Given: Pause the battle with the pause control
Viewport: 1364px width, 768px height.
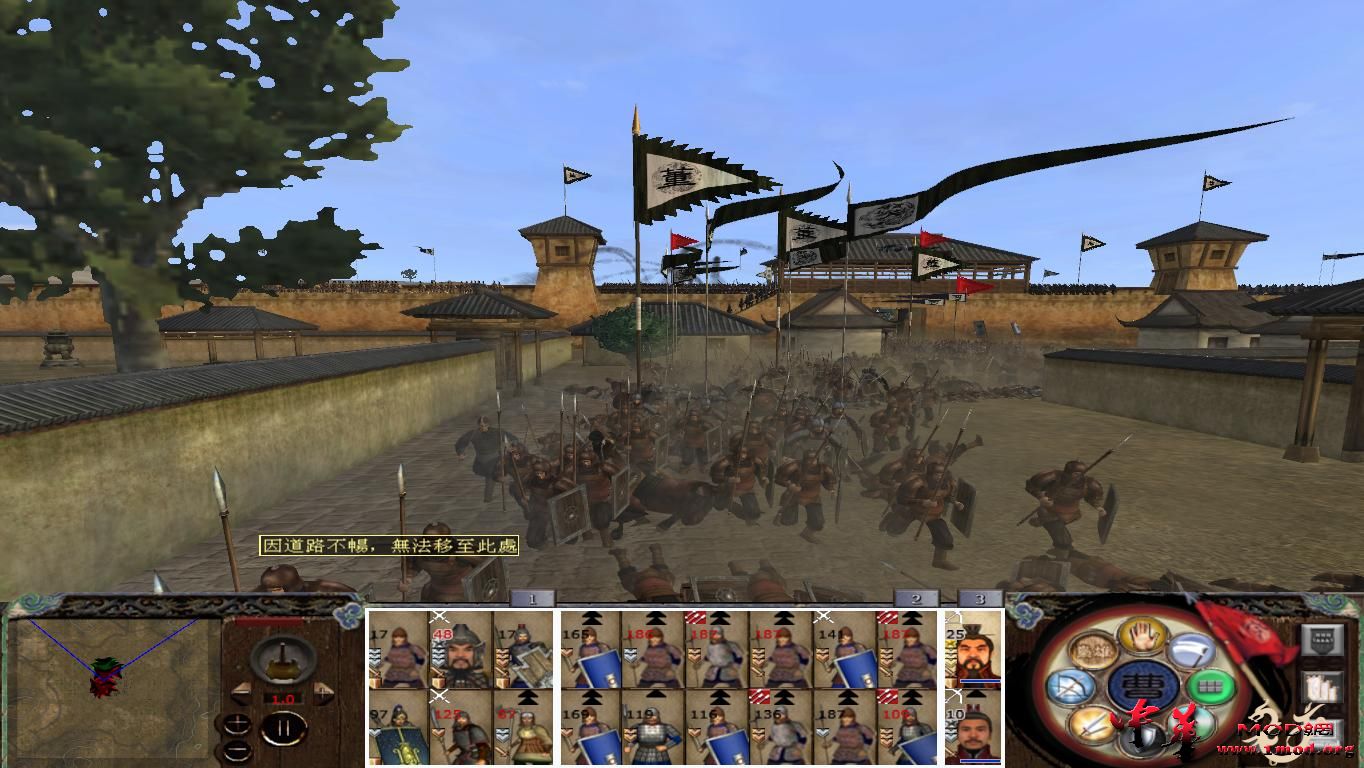Looking at the screenshot, I should tap(283, 728).
